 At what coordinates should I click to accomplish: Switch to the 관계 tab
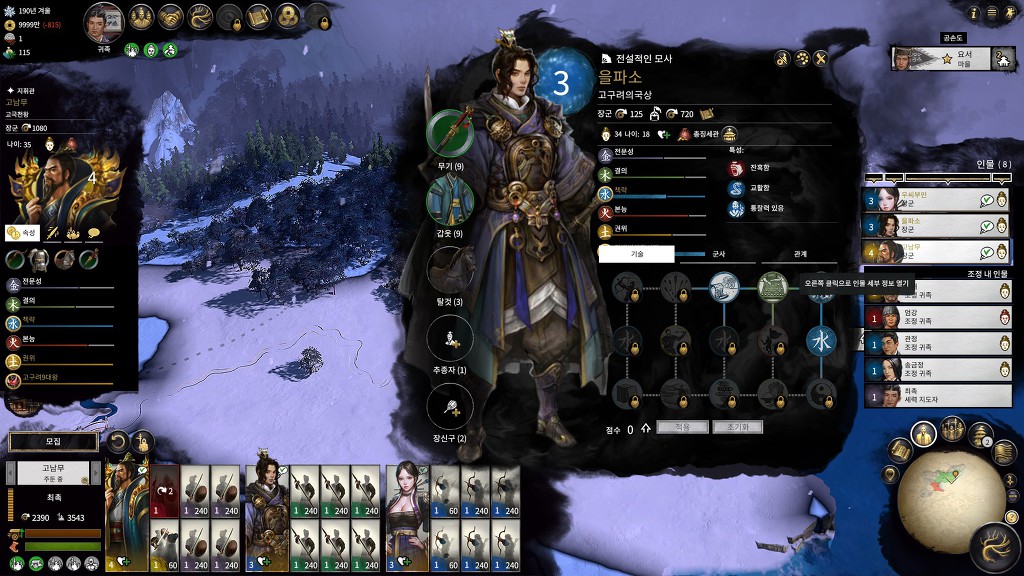800,254
